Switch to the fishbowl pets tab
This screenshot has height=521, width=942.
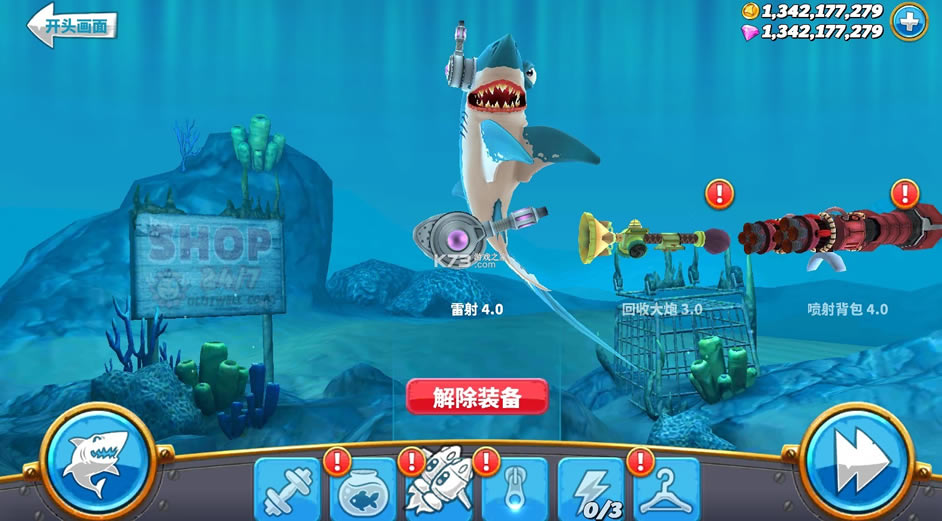point(362,490)
